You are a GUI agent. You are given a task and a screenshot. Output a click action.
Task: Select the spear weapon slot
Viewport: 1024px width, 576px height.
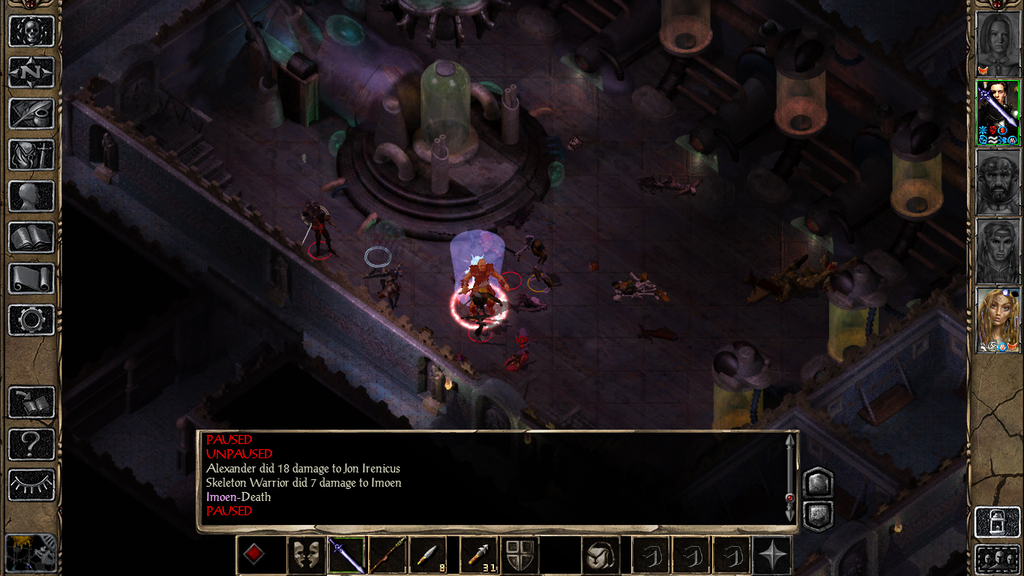[x=386, y=555]
